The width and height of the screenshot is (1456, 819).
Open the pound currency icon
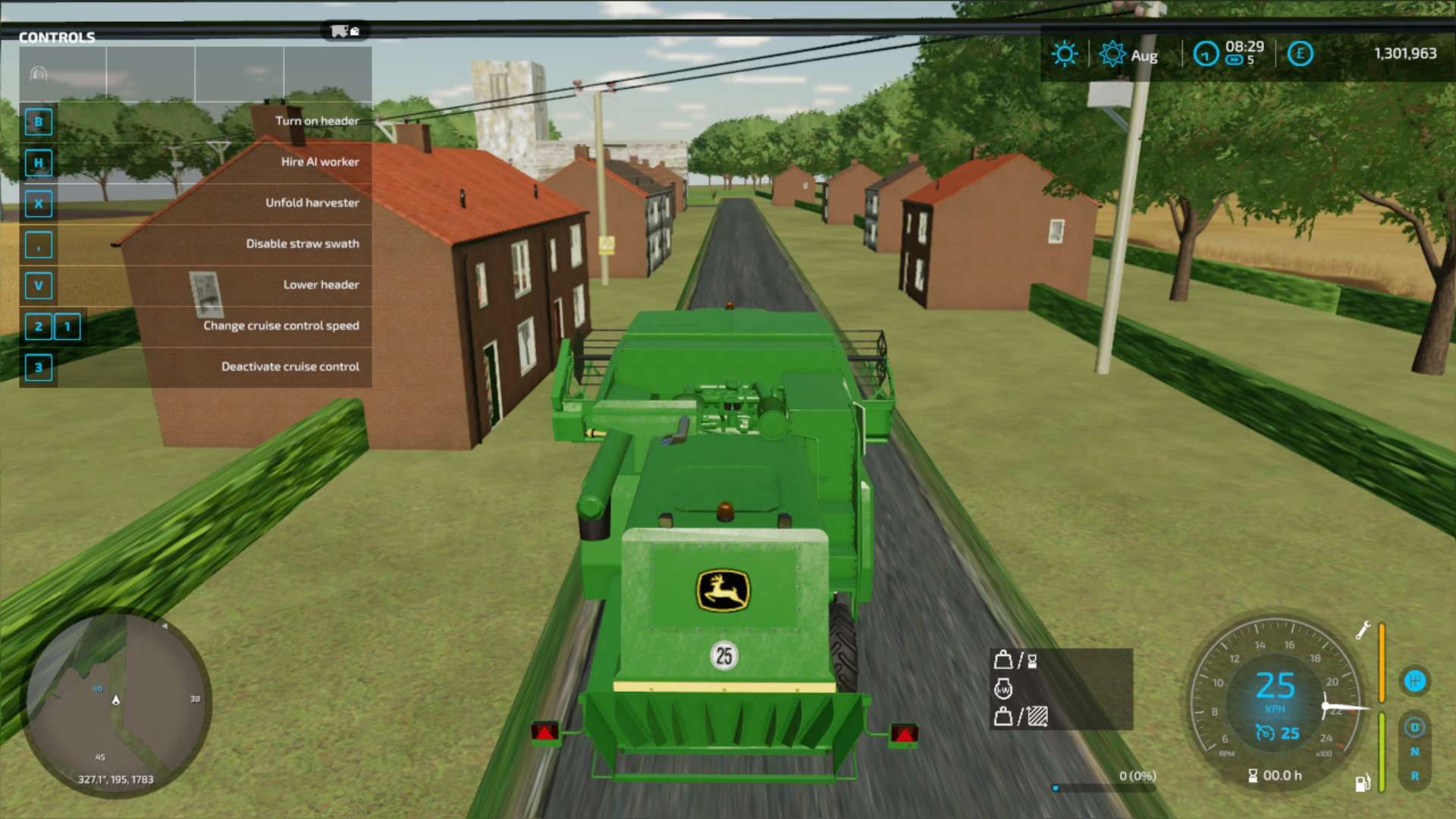1300,54
